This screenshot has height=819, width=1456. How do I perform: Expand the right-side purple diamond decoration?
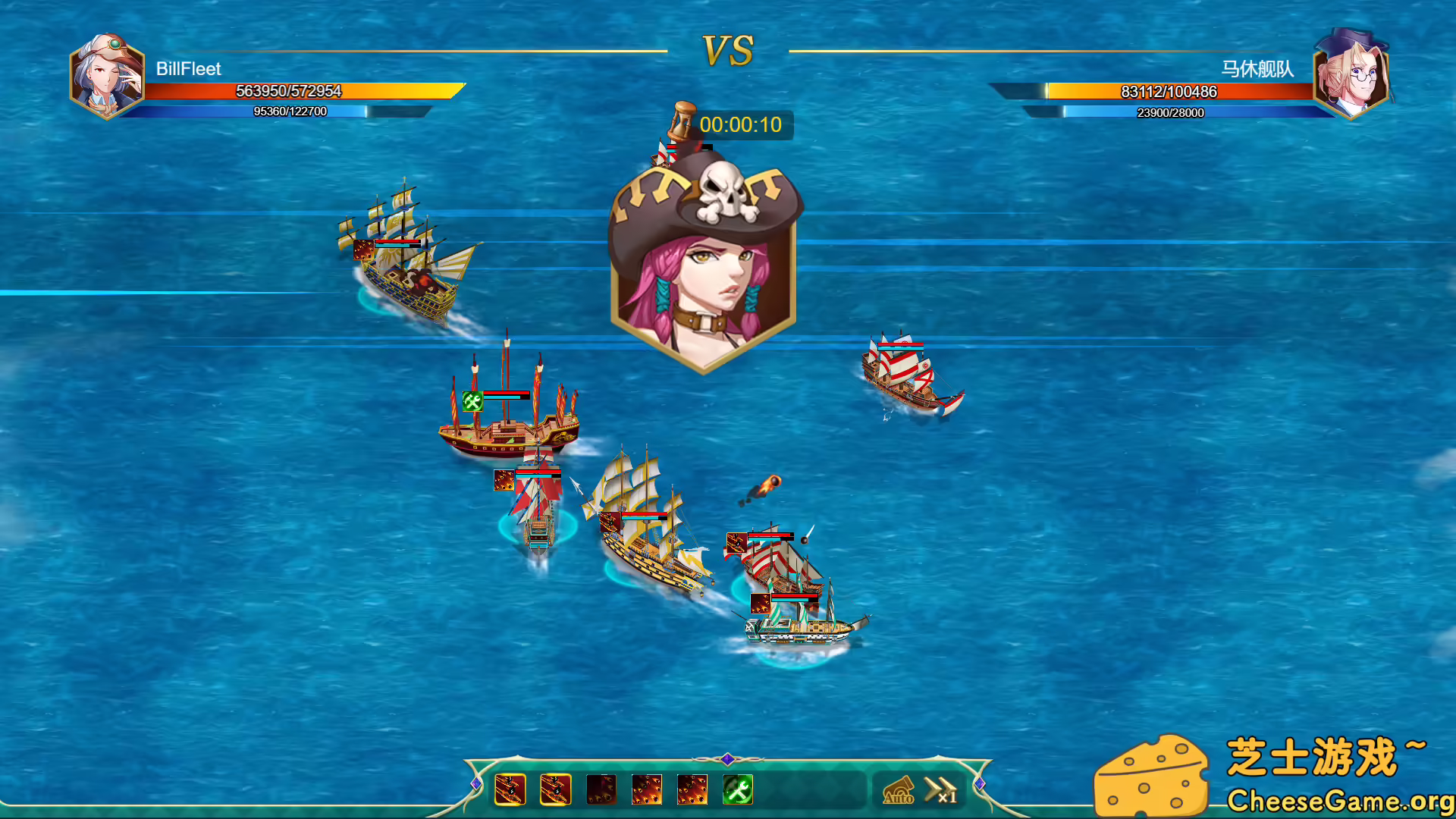[x=979, y=784]
